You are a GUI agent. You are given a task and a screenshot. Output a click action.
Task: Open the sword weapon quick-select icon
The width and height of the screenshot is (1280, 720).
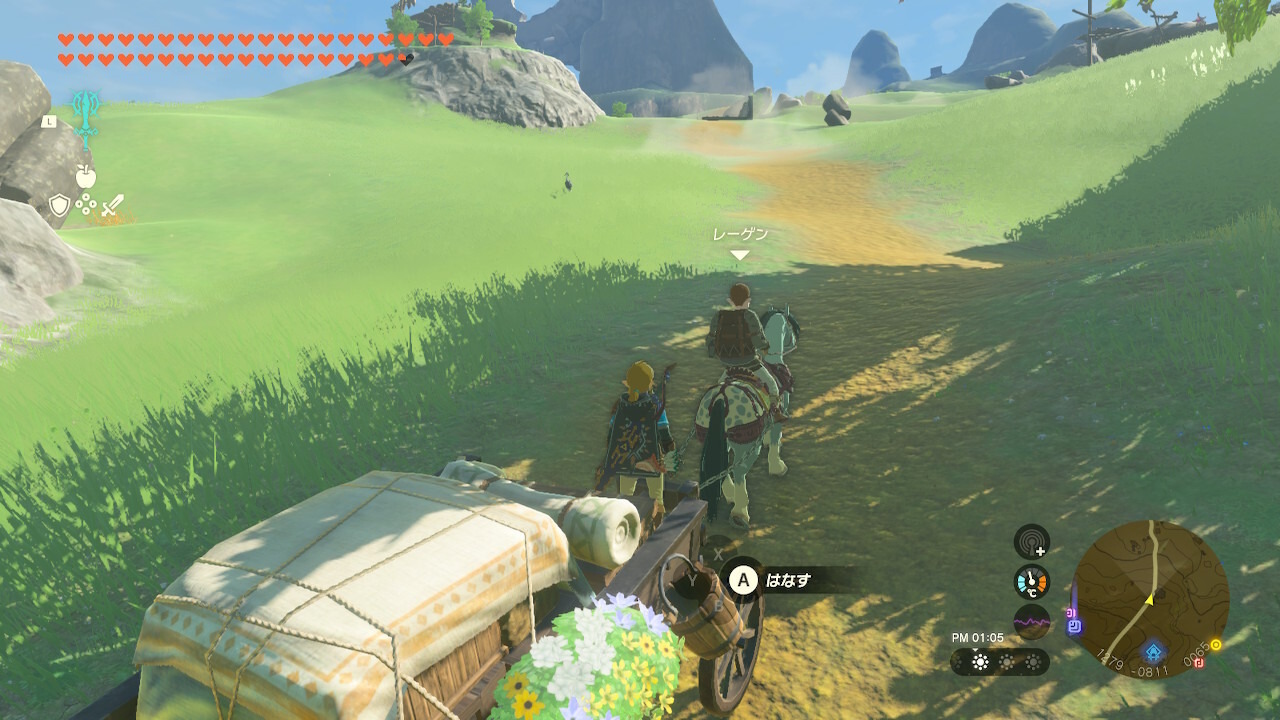[x=113, y=206]
